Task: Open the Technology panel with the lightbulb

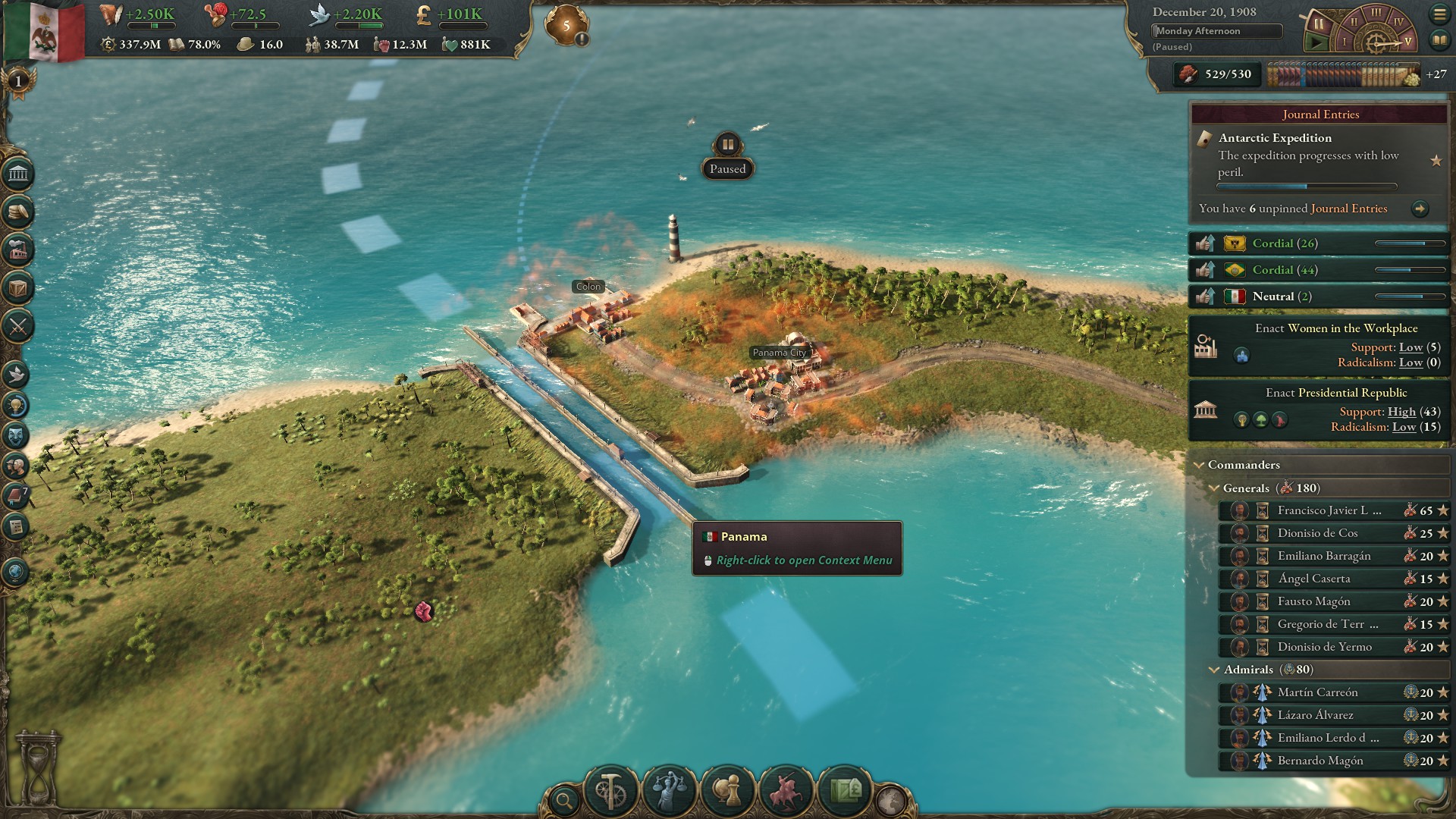Action: tap(18, 405)
